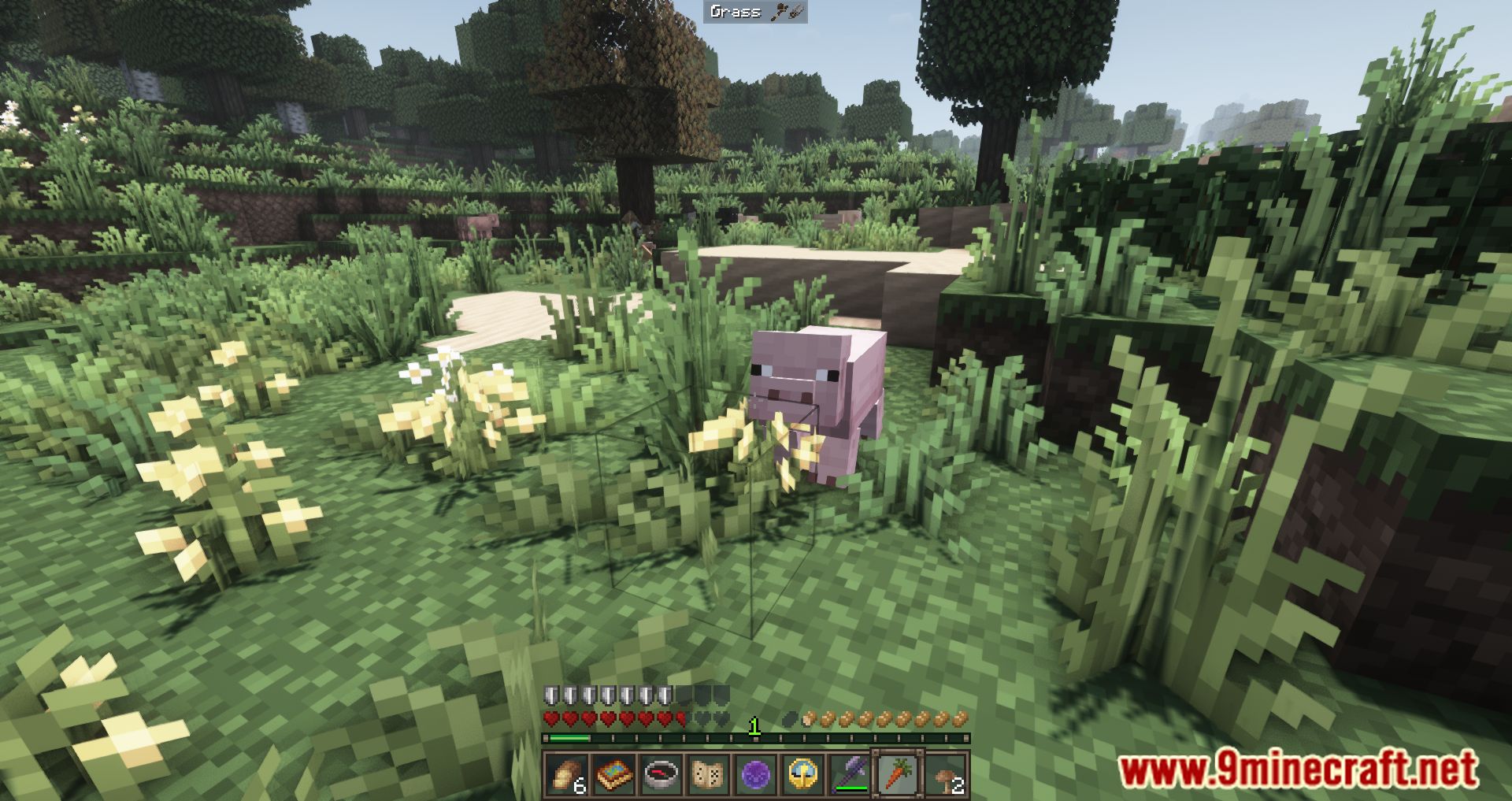Screen dimensions: 1512x801
Task: Click the green level number 1 above the XP bar
Action: pos(754,726)
